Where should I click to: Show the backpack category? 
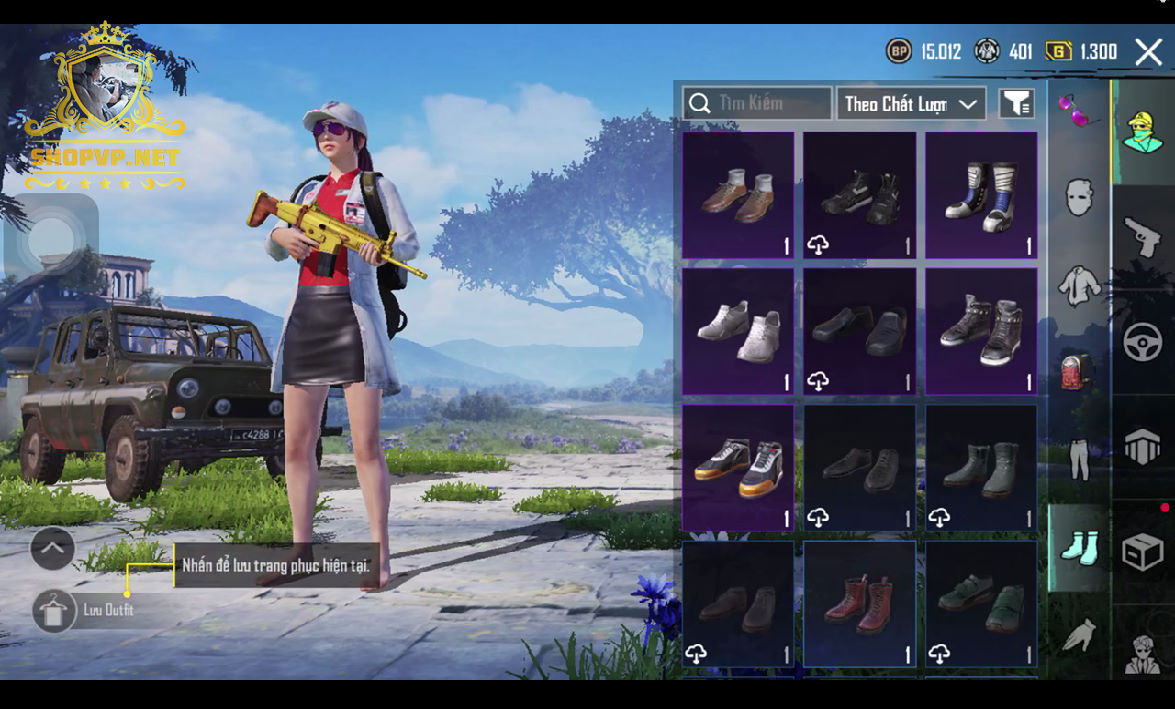(1079, 372)
